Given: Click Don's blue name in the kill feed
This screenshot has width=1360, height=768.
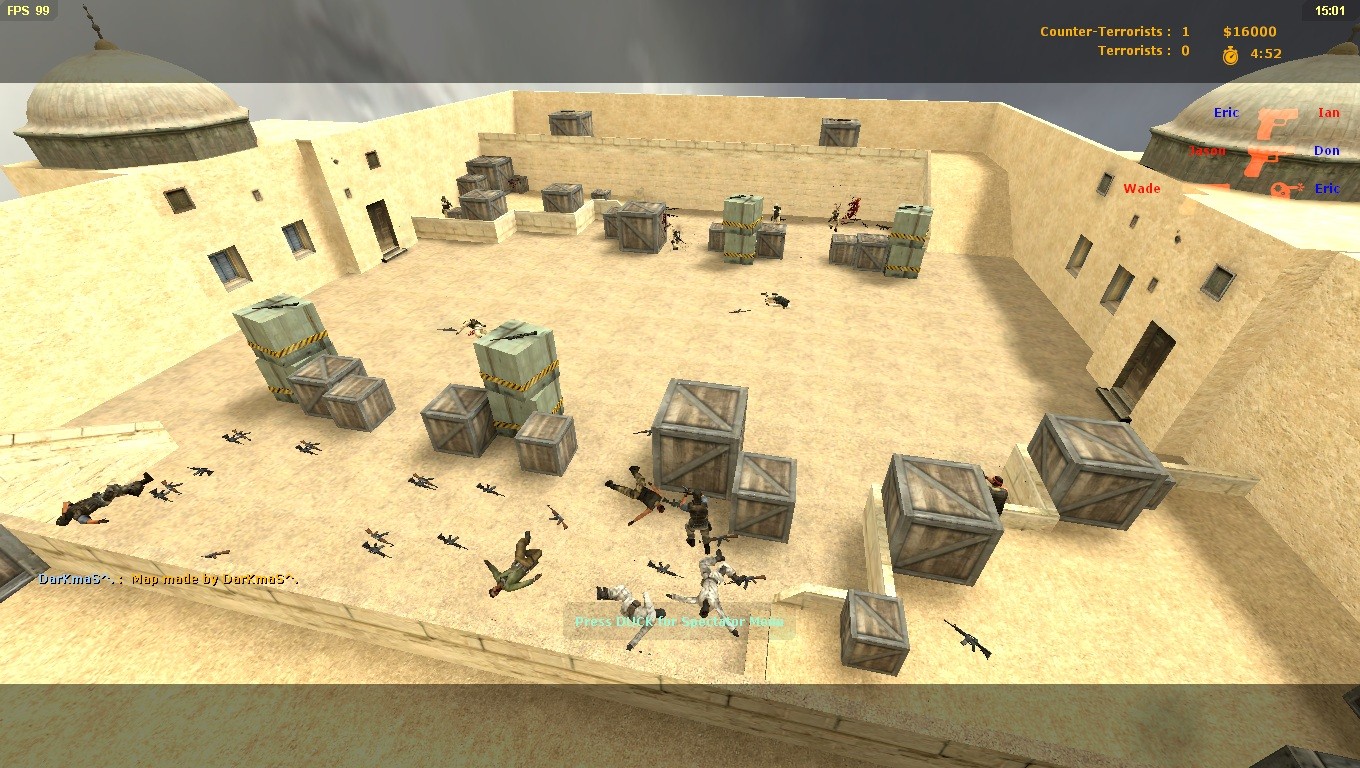Looking at the screenshot, I should pyautogui.click(x=1327, y=150).
